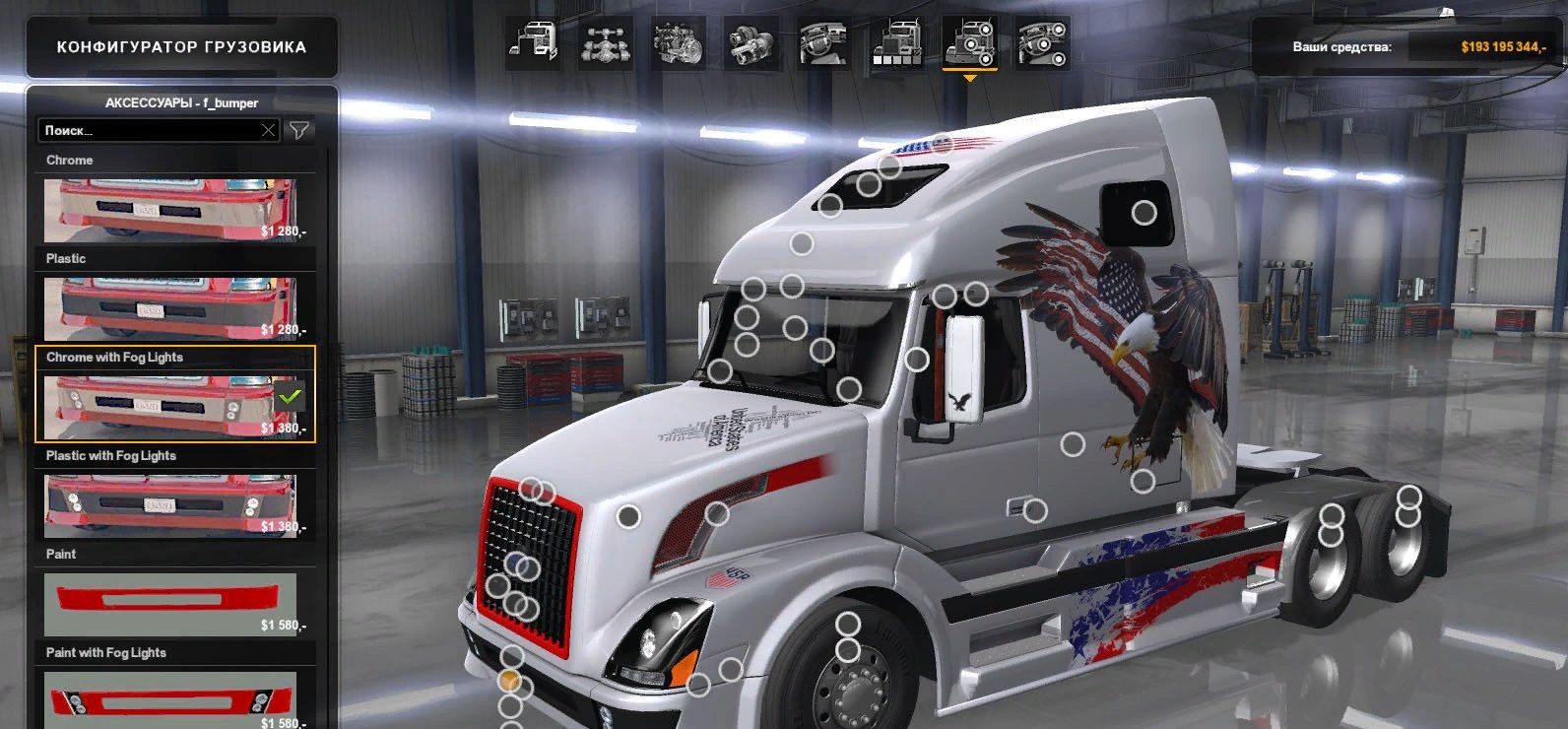Switch to the truck paint job tab
This screenshot has width=1568, height=729.
[x=896, y=43]
